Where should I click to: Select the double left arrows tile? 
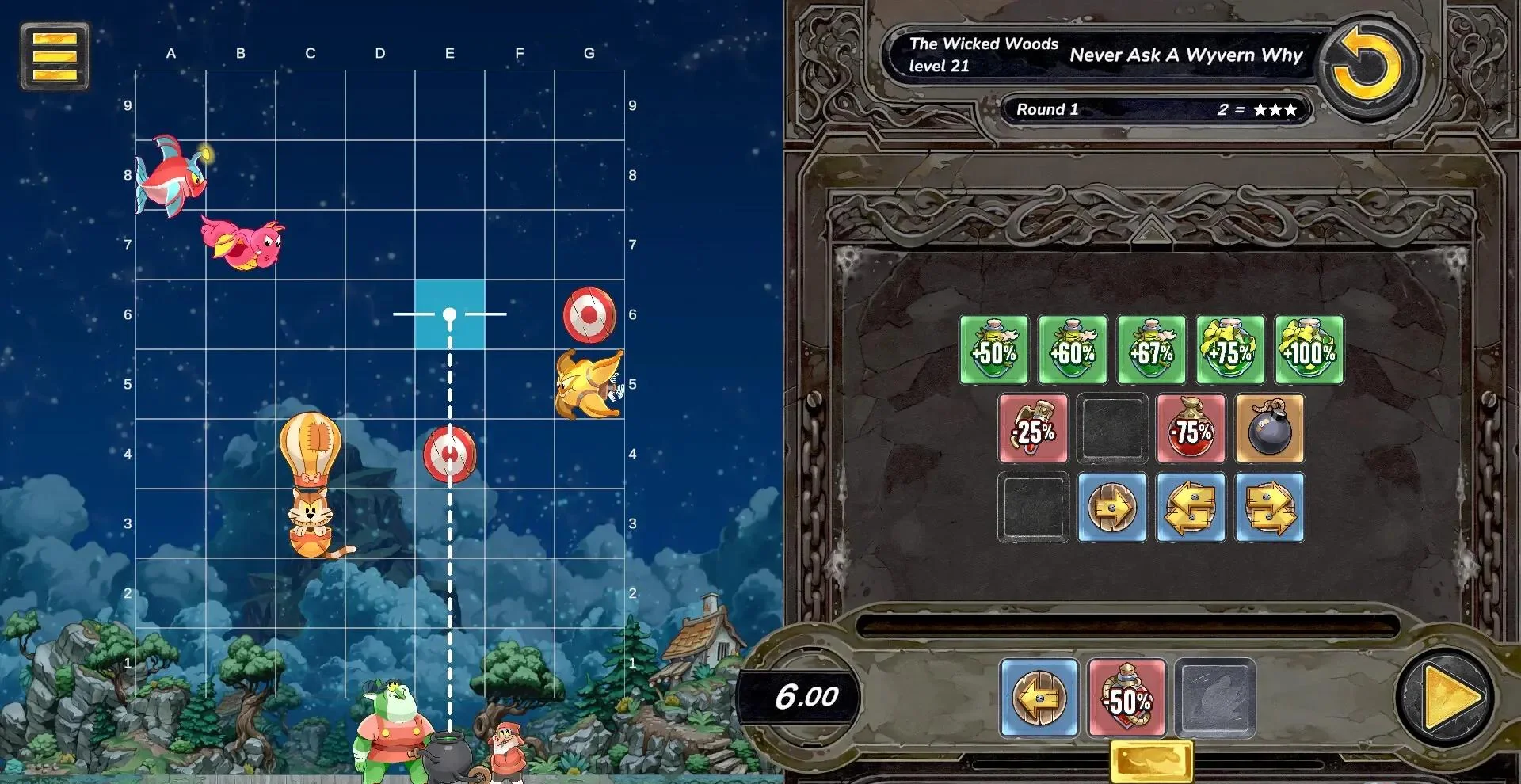pos(1191,508)
